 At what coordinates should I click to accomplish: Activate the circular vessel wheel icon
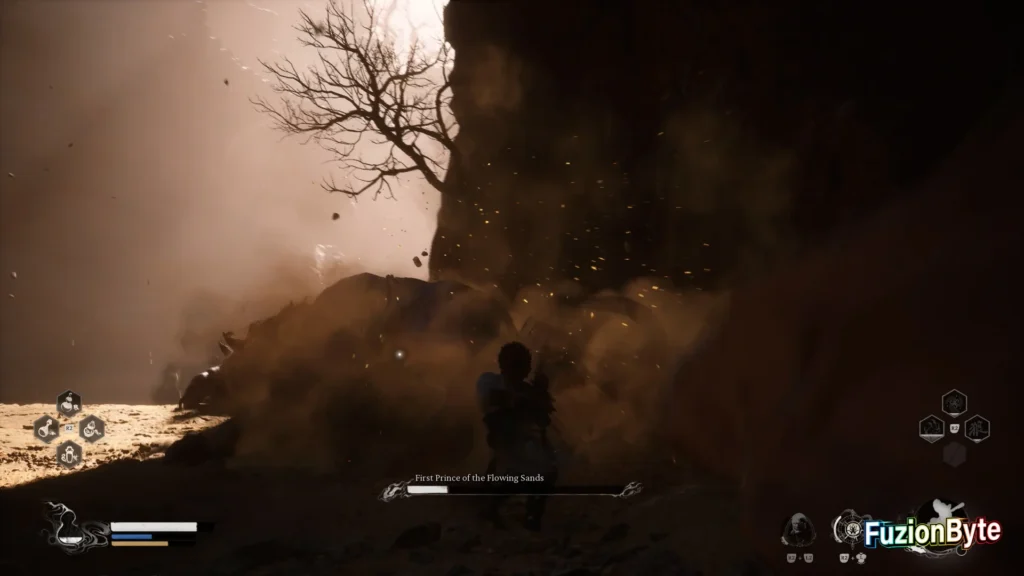point(851,527)
